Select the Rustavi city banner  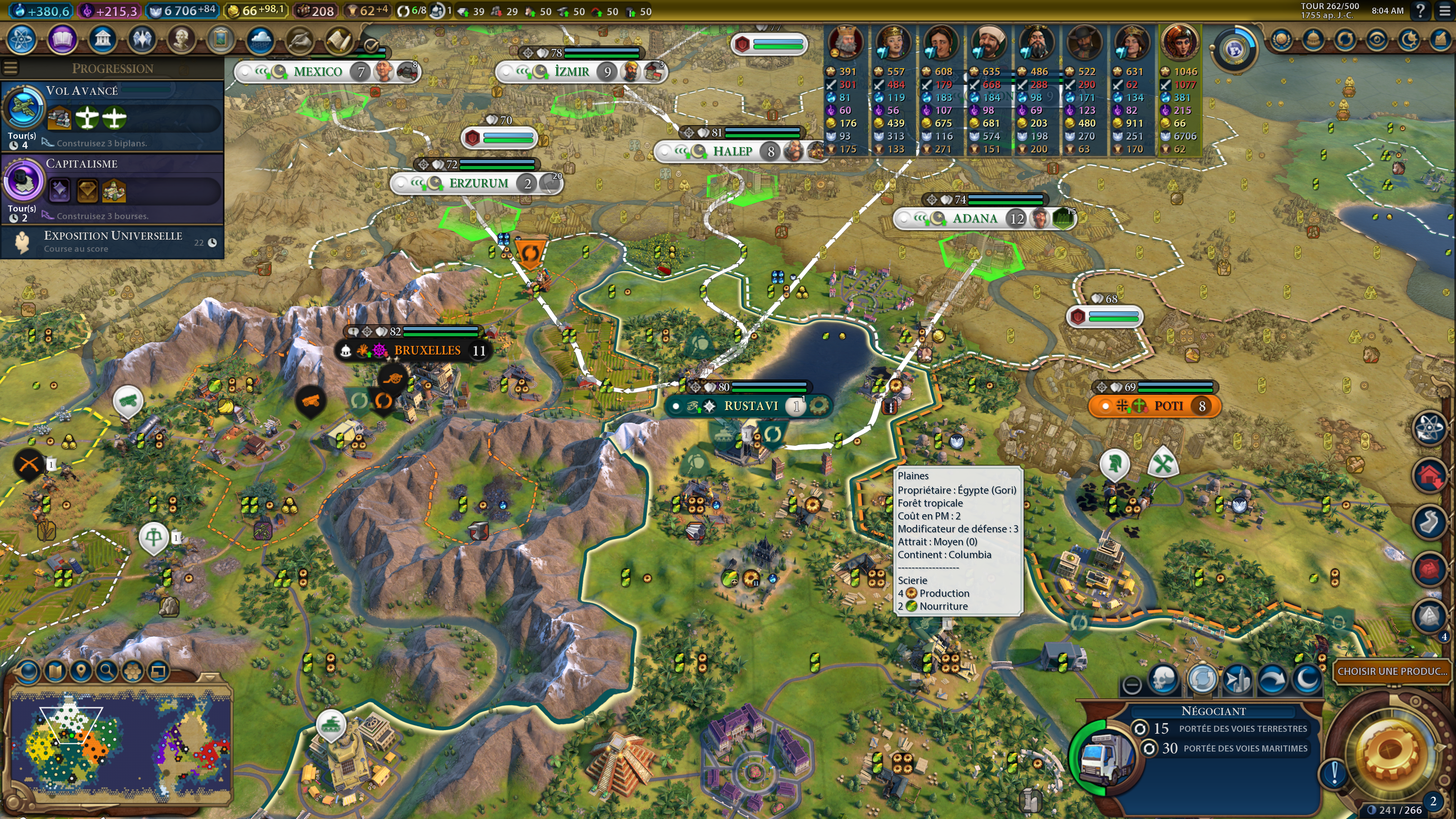pyautogui.click(x=751, y=406)
